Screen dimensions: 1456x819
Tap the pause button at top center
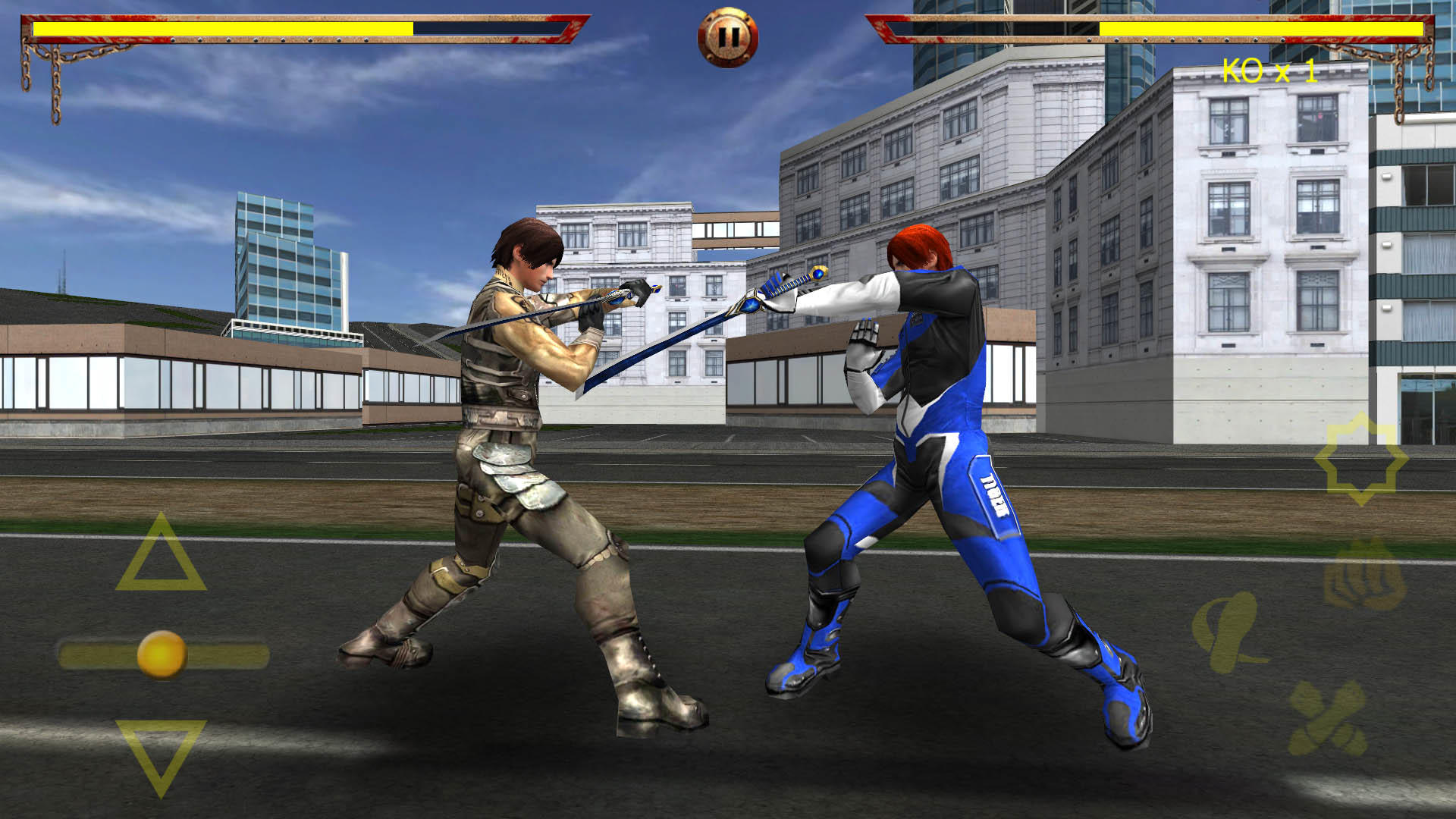pos(728,34)
